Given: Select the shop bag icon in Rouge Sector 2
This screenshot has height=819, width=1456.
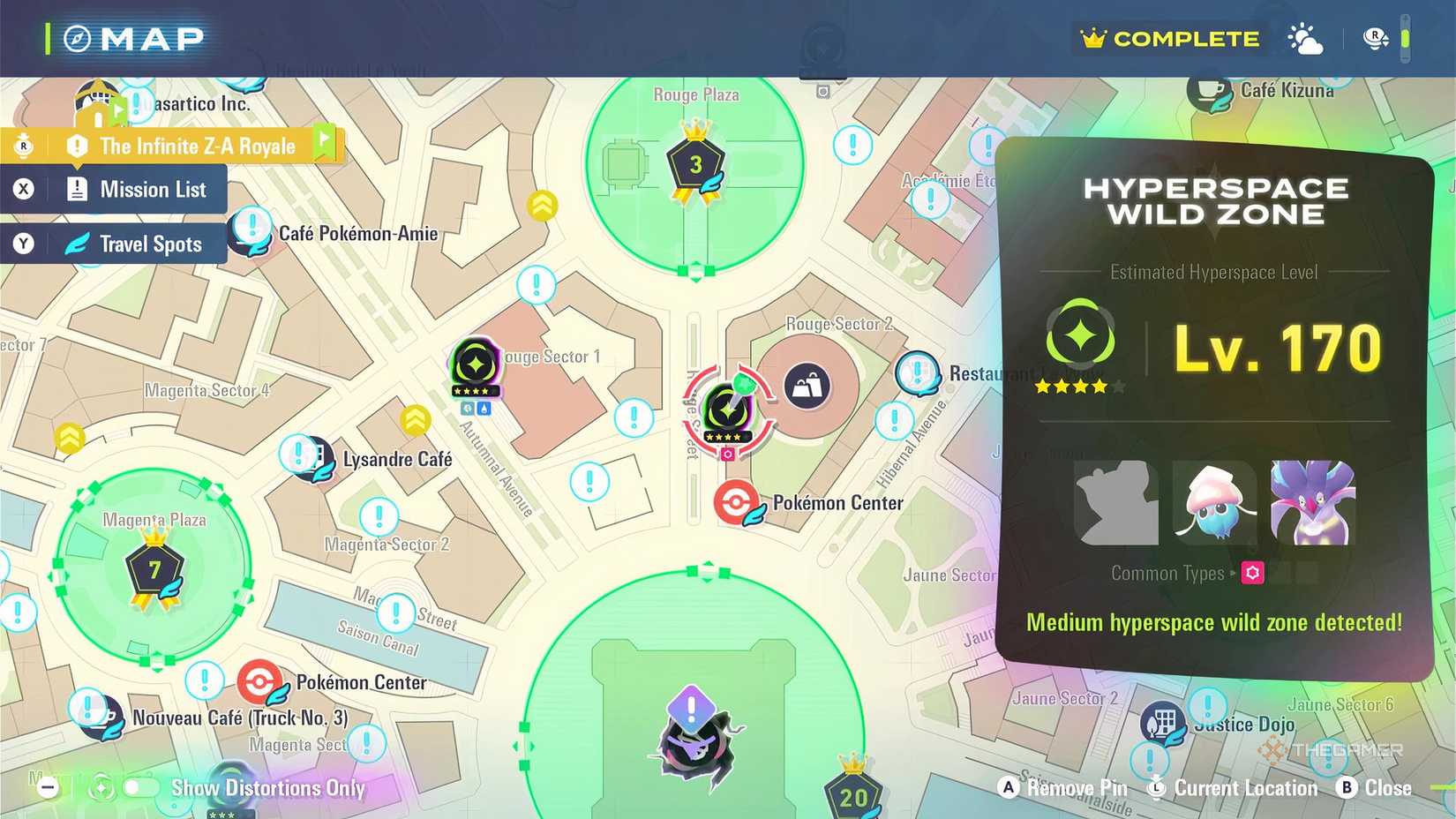Looking at the screenshot, I should 807,386.
